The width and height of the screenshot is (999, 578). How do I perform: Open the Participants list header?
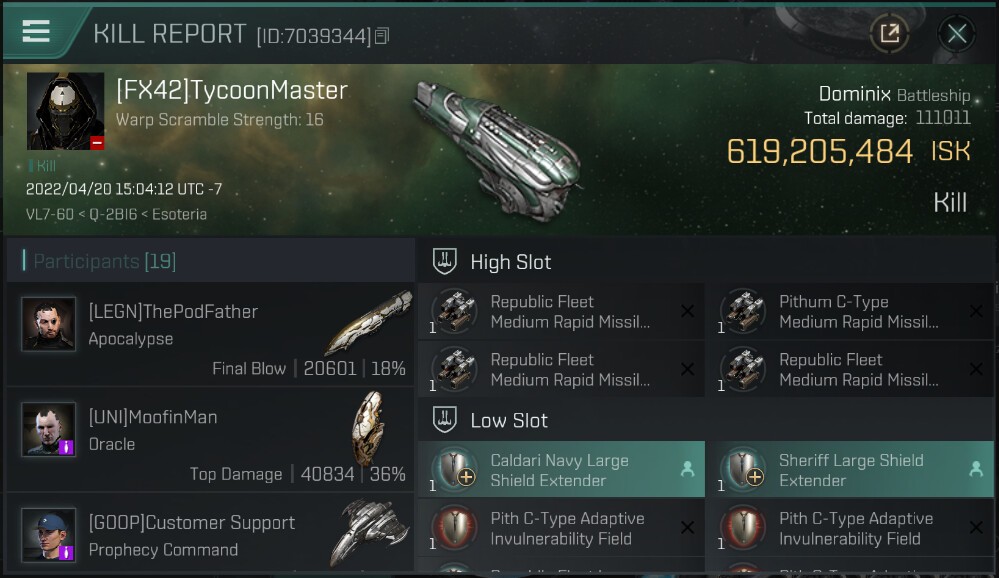tap(105, 262)
